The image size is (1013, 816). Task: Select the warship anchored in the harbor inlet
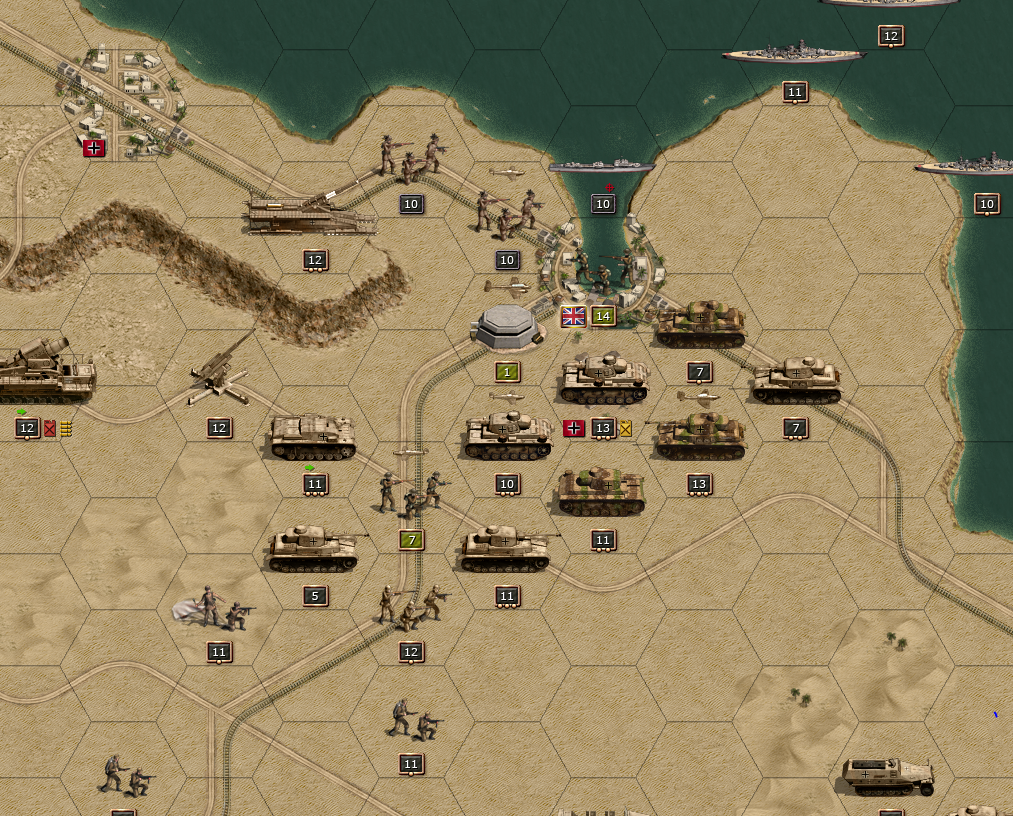pos(601,166)
